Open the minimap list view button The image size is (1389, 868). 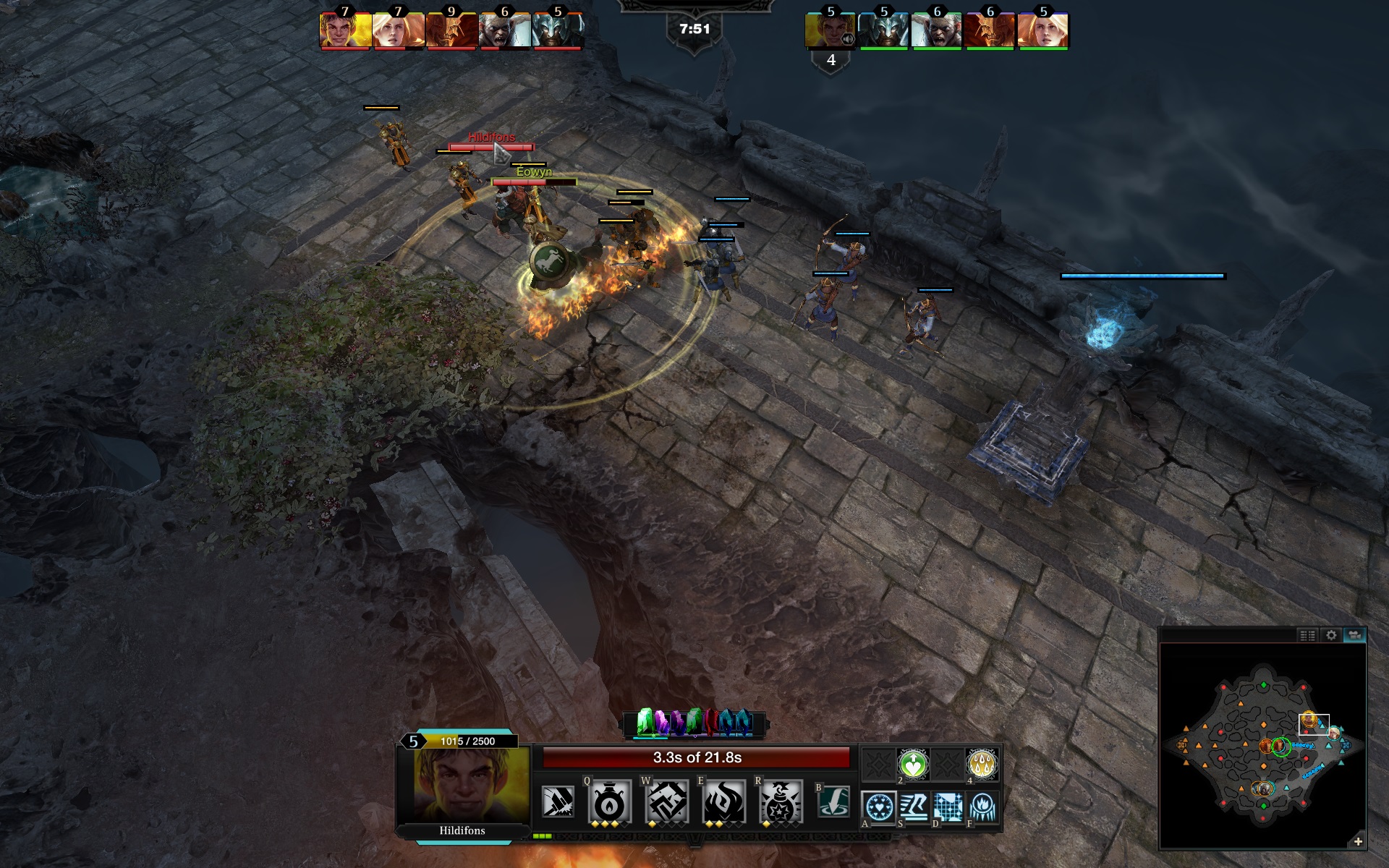(x=1307, y=635)
